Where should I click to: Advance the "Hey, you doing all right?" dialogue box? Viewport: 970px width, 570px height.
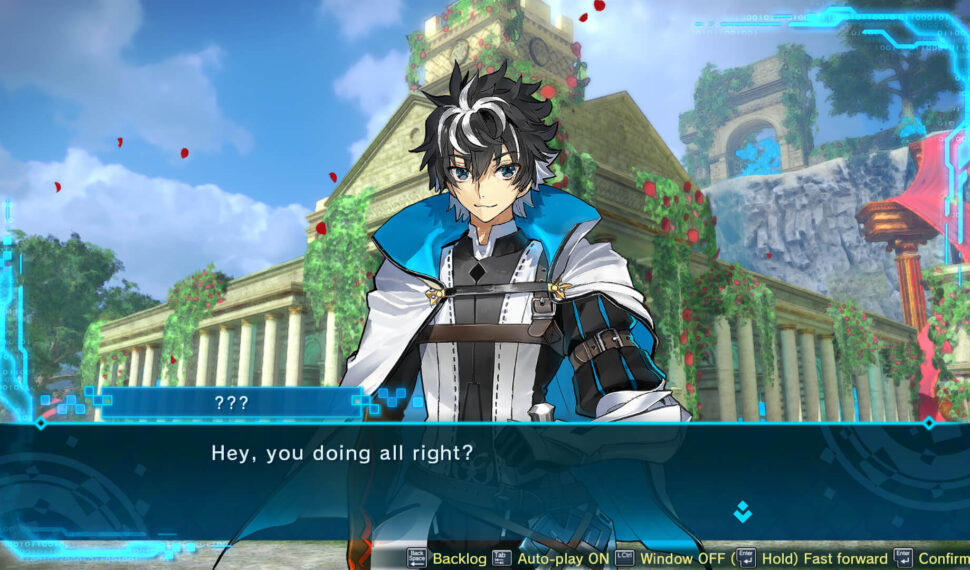coord(480,480)
